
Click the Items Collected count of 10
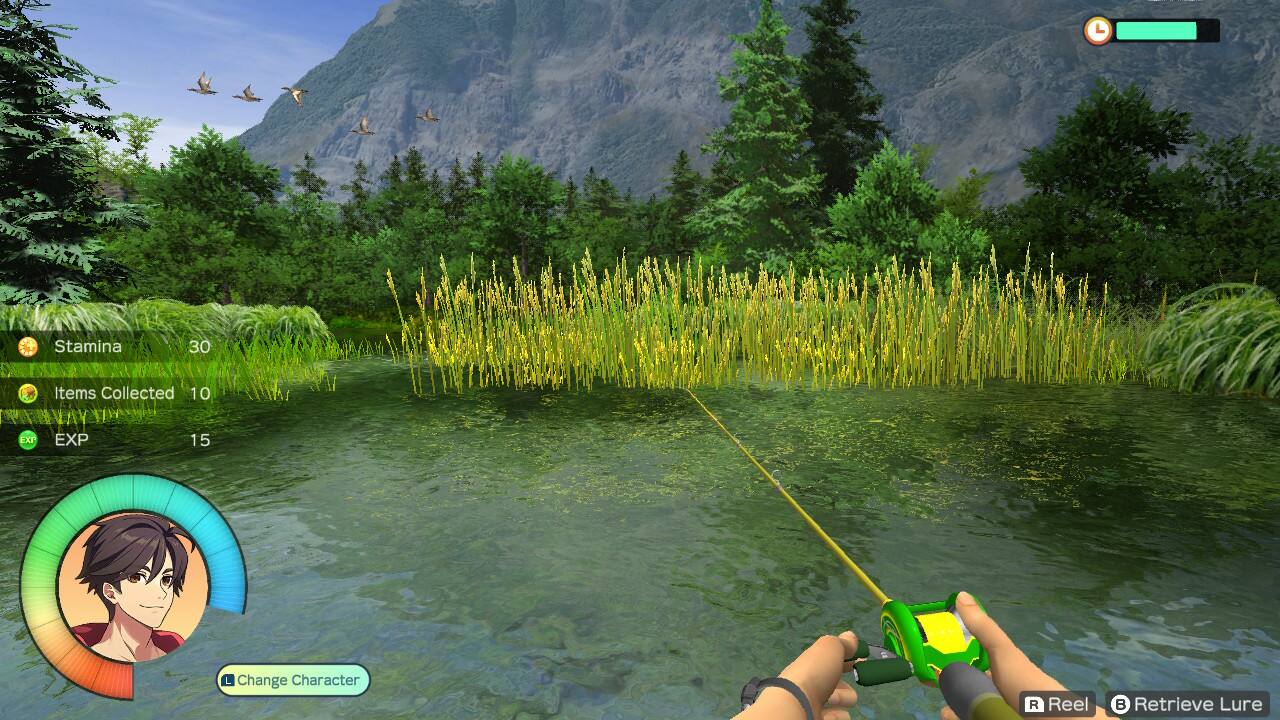click(x=197, y=393)
